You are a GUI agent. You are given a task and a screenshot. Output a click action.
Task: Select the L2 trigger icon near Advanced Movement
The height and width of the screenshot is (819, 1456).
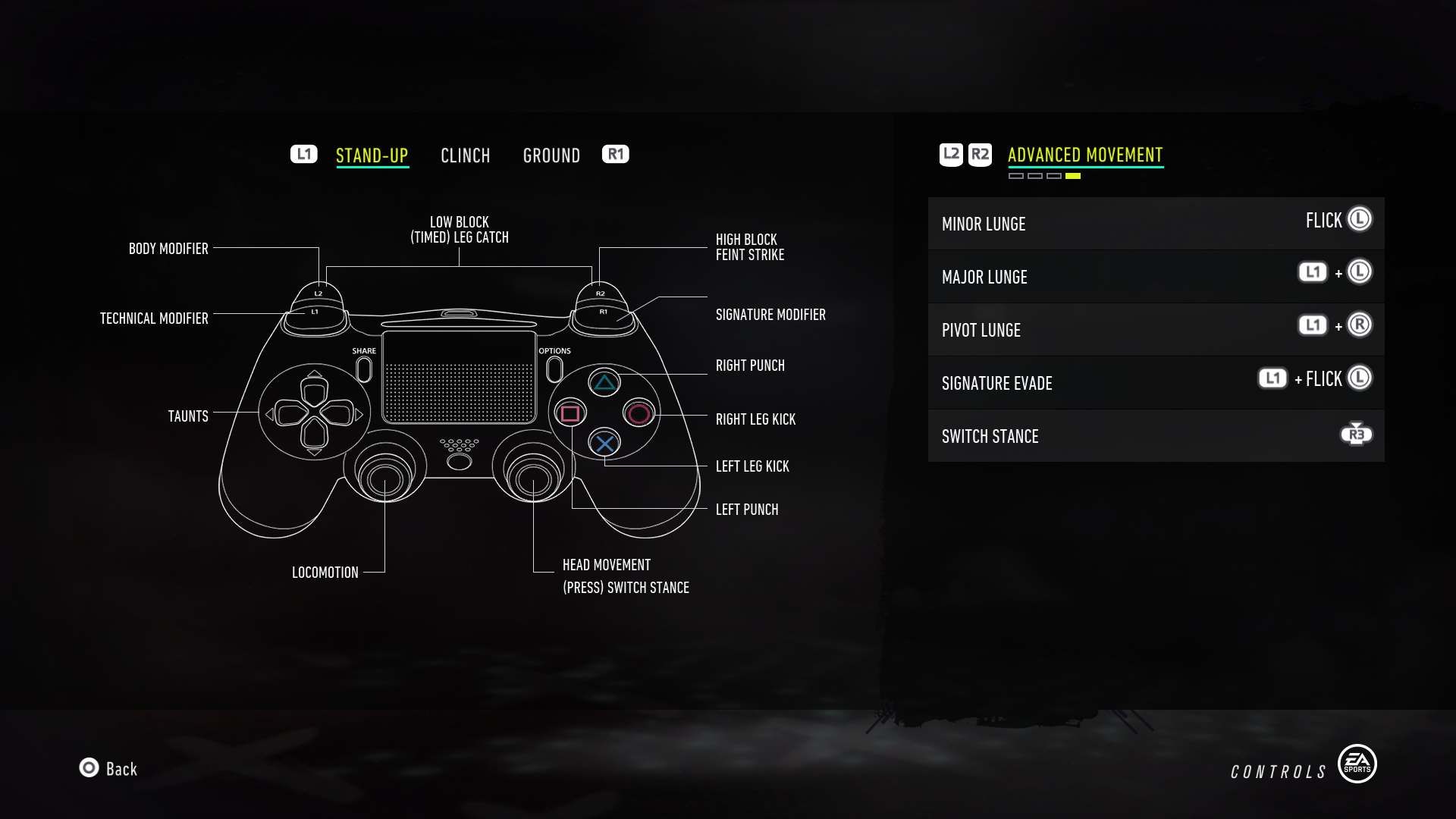pyautogui.click(x=950, y=153)
